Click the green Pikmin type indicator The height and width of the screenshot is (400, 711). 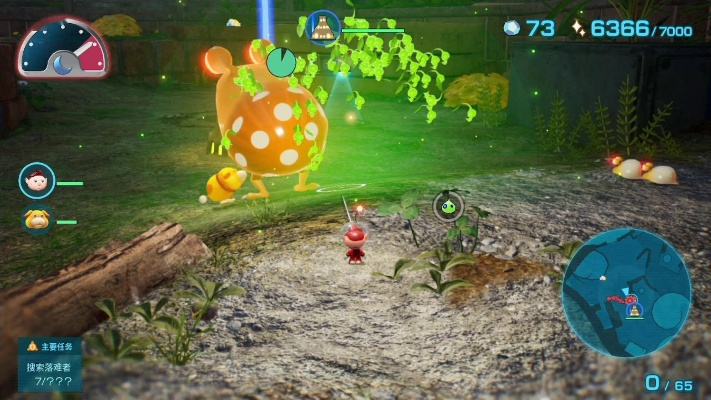coord(448,206)
